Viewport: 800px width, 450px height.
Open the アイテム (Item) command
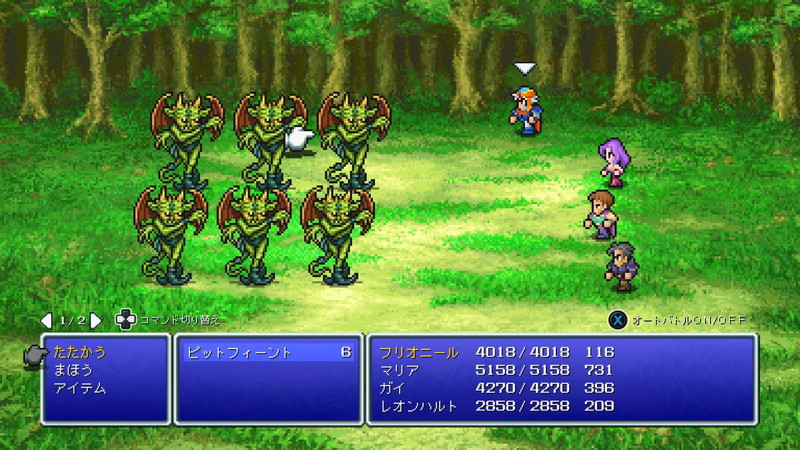coord(79,388)
